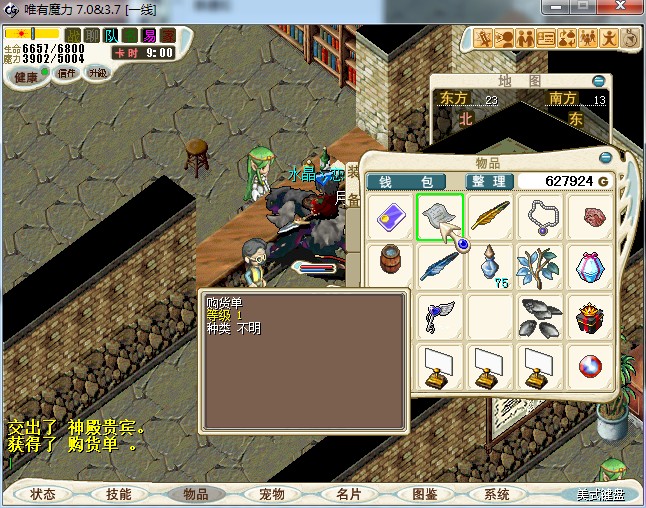Select the red crowned gift box
This screenshot has width=646, height=508.
pyautogui.click(x=591, y=318)
